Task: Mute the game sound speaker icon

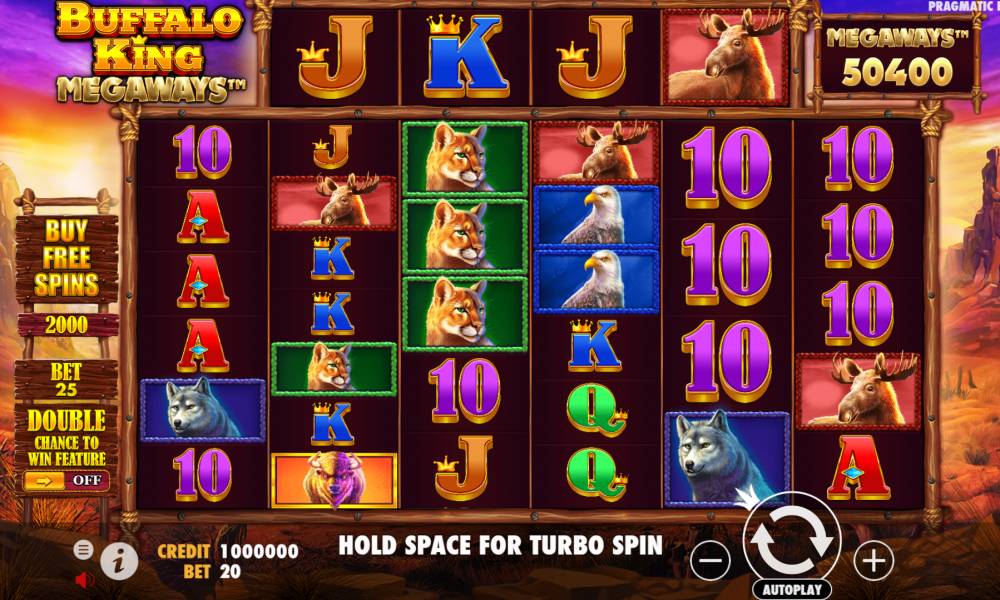Action: click(84, 578)
